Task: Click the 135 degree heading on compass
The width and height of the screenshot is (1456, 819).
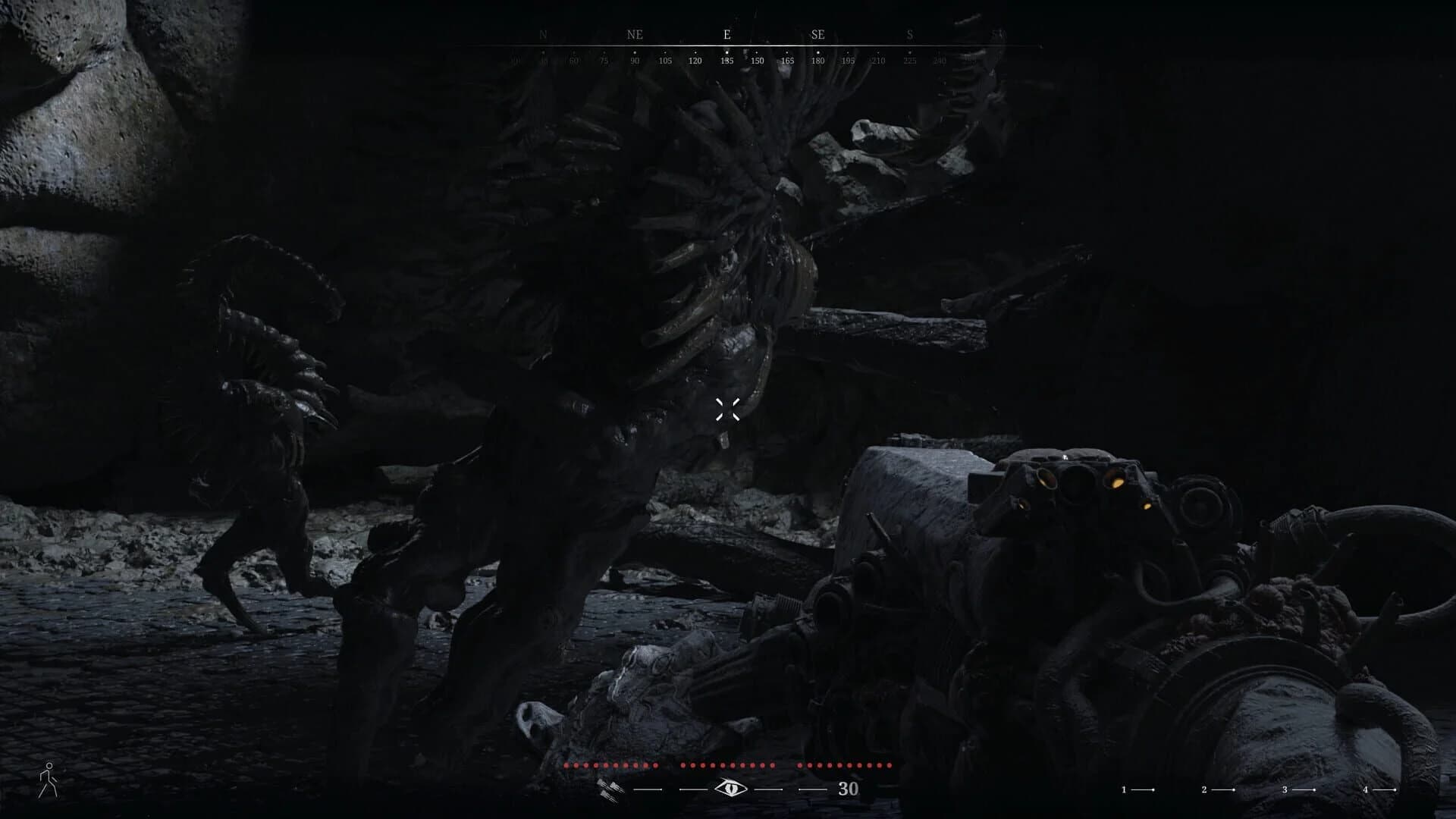Action: [x=726, y=61]
